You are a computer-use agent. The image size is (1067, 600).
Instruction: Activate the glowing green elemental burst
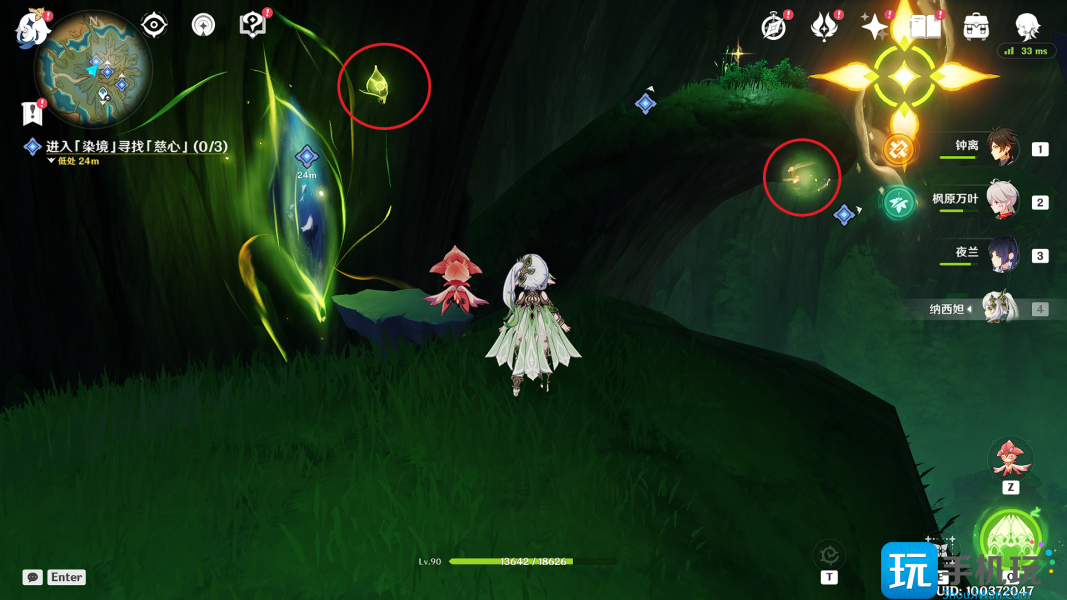[1010, 540]
